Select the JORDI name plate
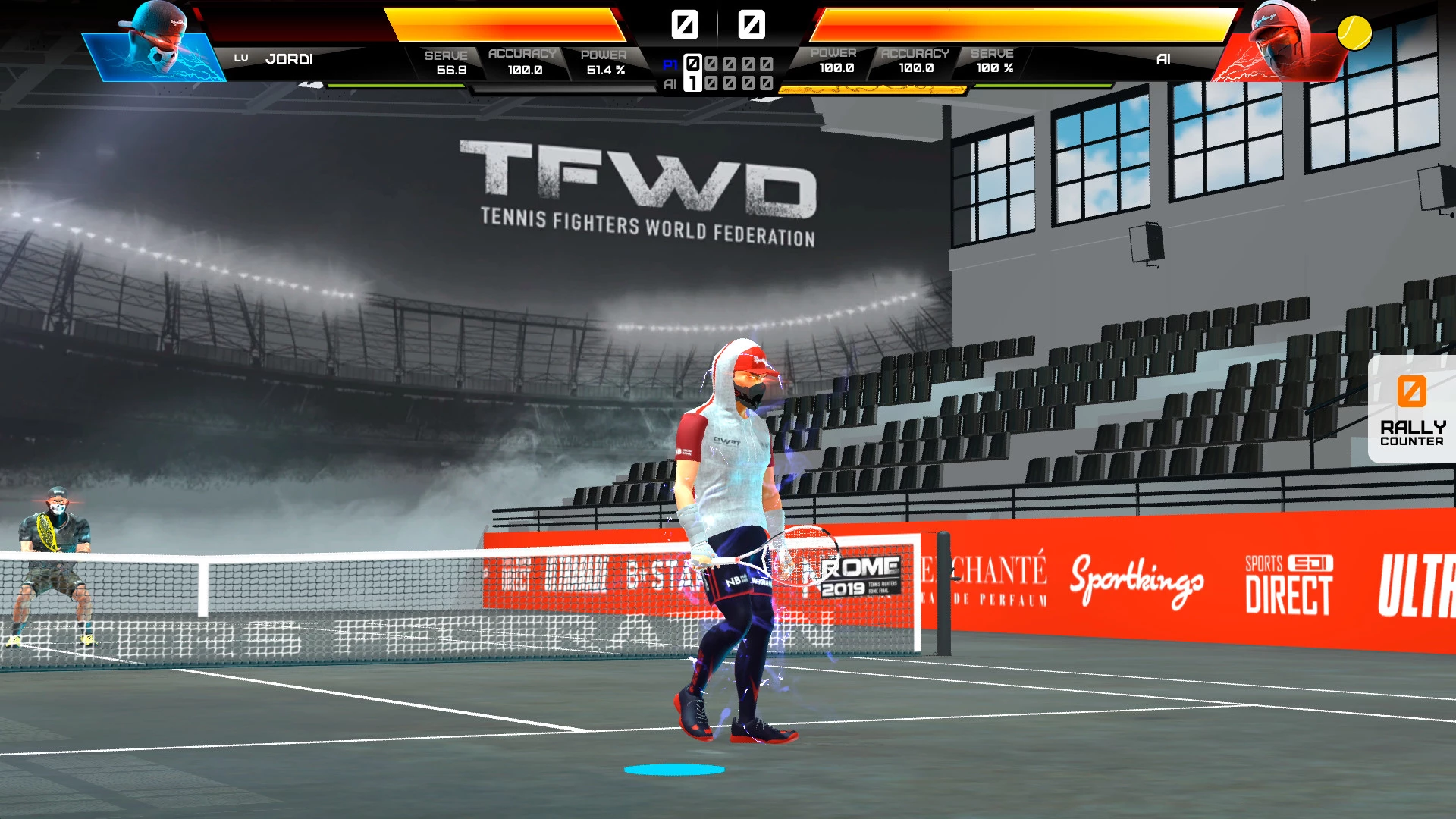 [x=288, y=59]
